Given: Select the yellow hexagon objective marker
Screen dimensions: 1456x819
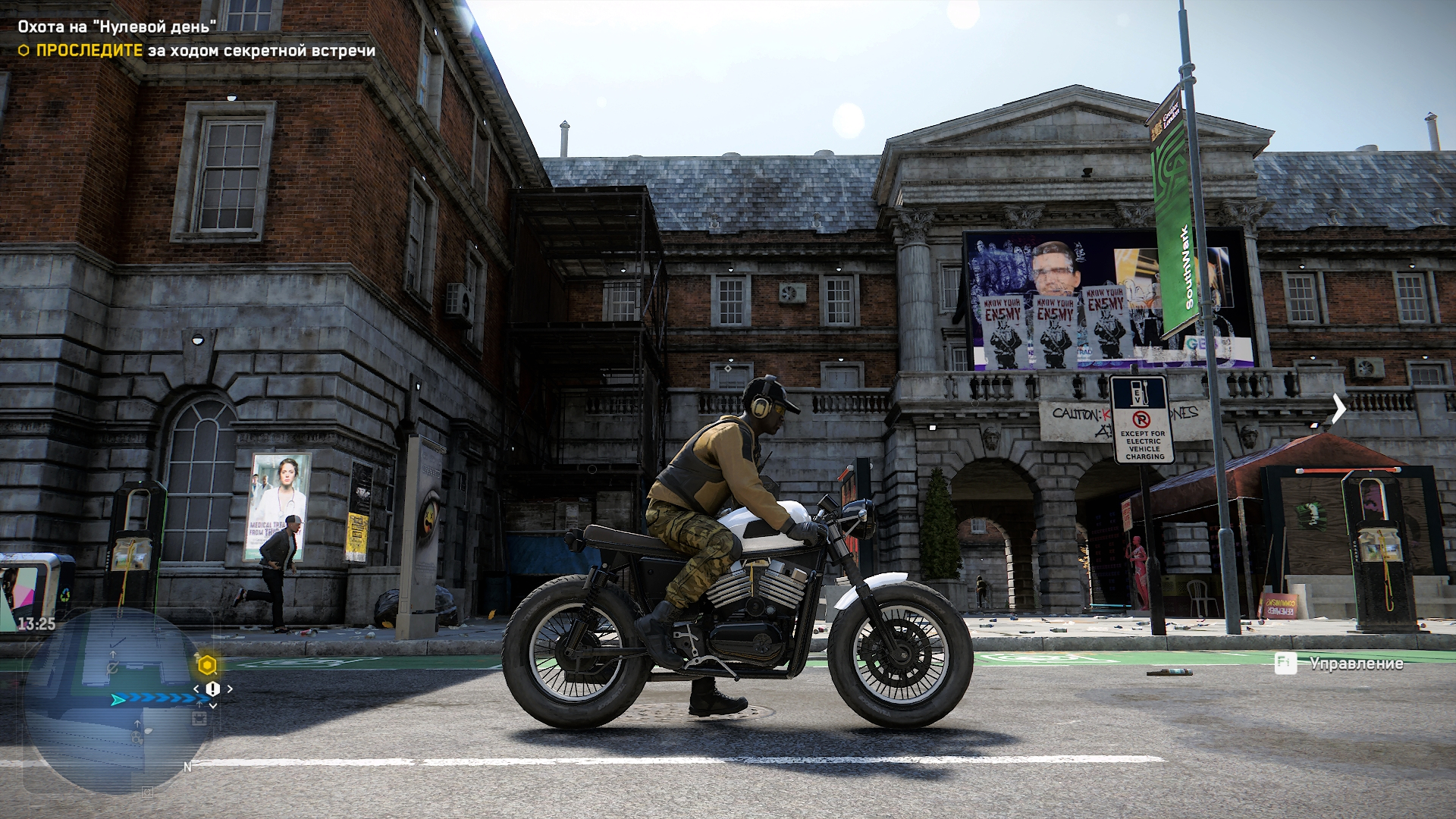Looking at the screenshot, I should pos(207,666).
